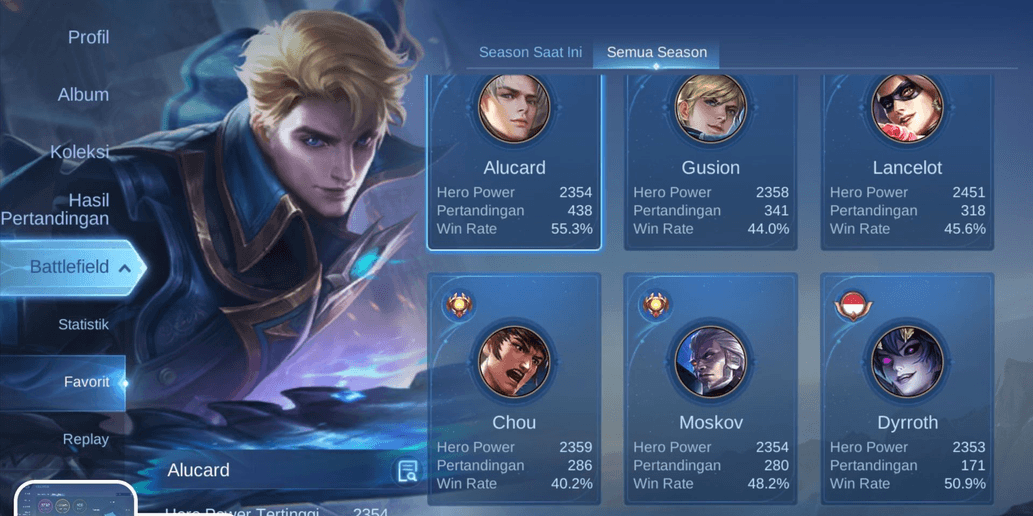Open the Profil menu entry
This screenshot has height=516, width=1033.
[88, 38]
